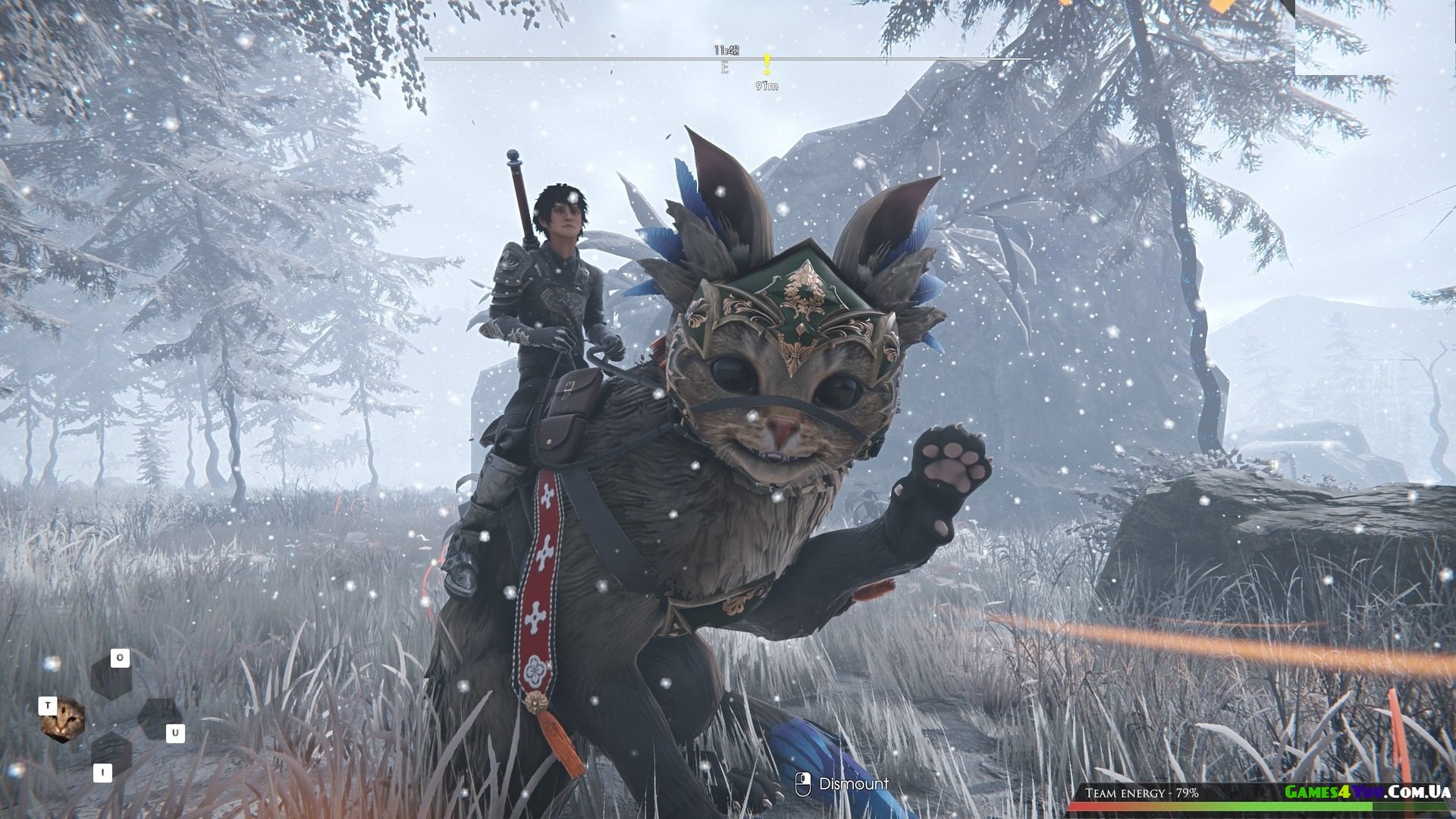
Task: Open the Games4You.com.ua watermark link
Action: pos(1367,792)
